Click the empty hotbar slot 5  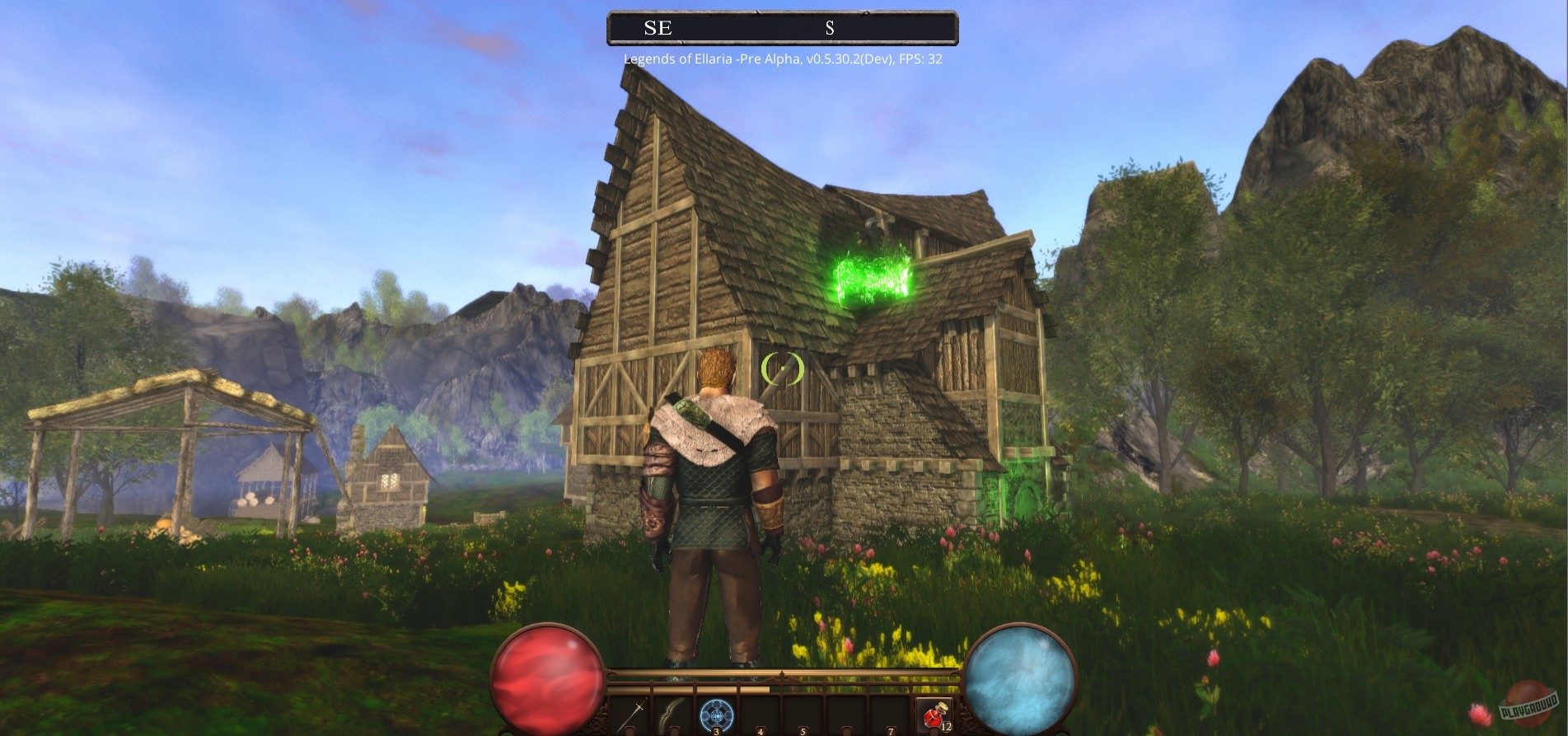[803, 715]
